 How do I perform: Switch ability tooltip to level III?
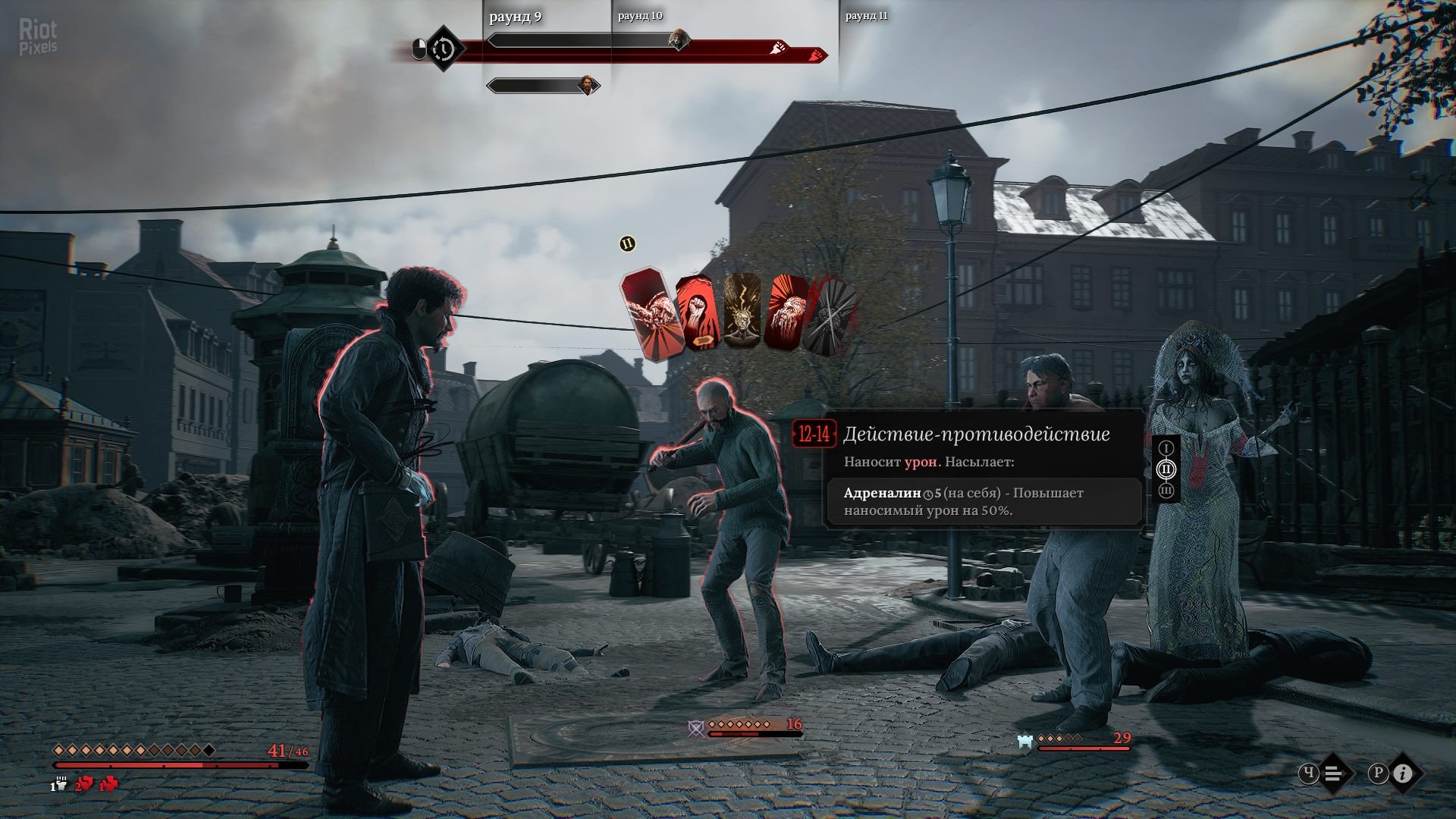click(1166, 491)
